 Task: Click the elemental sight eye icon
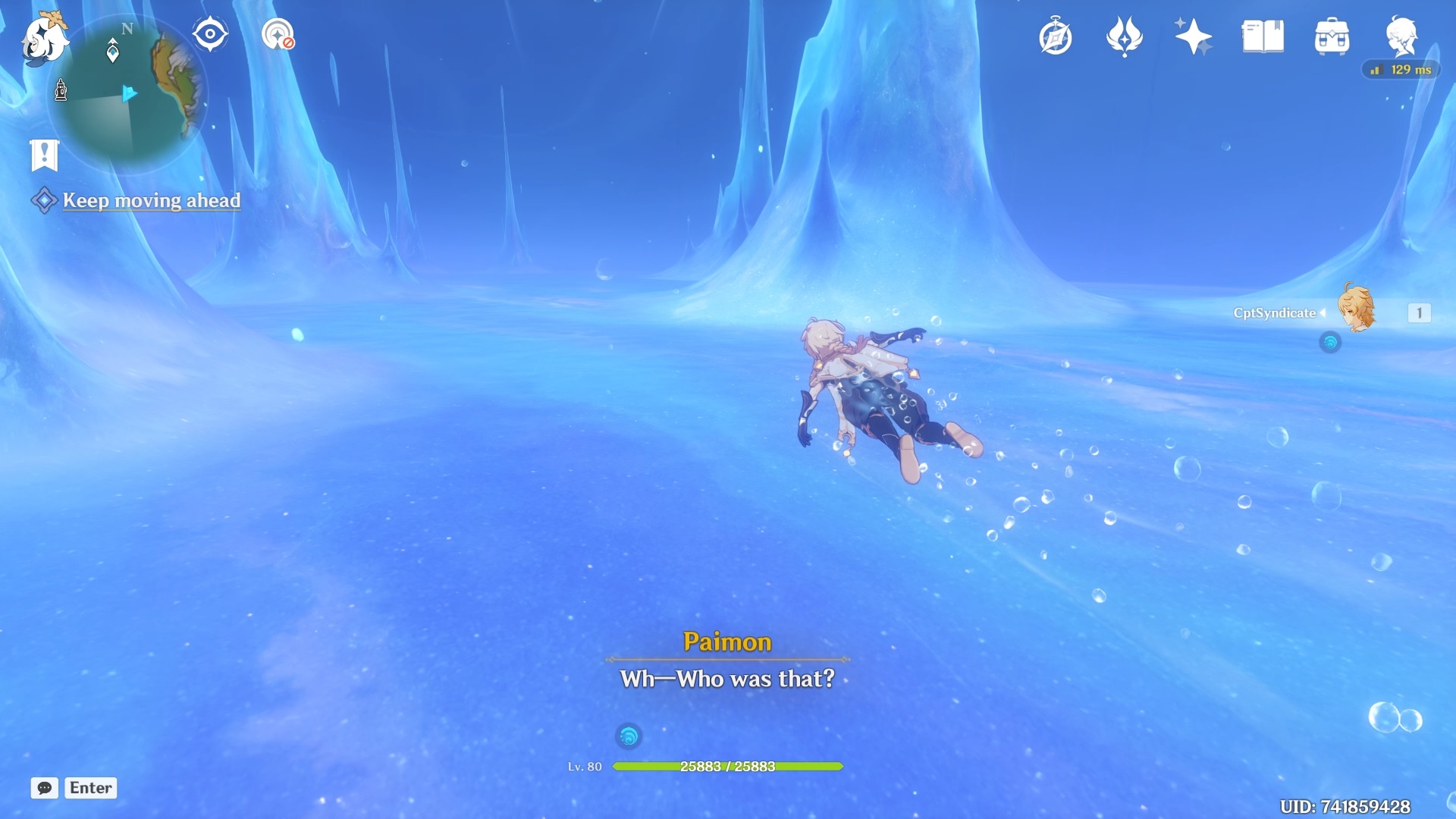(x=210, y=35)
